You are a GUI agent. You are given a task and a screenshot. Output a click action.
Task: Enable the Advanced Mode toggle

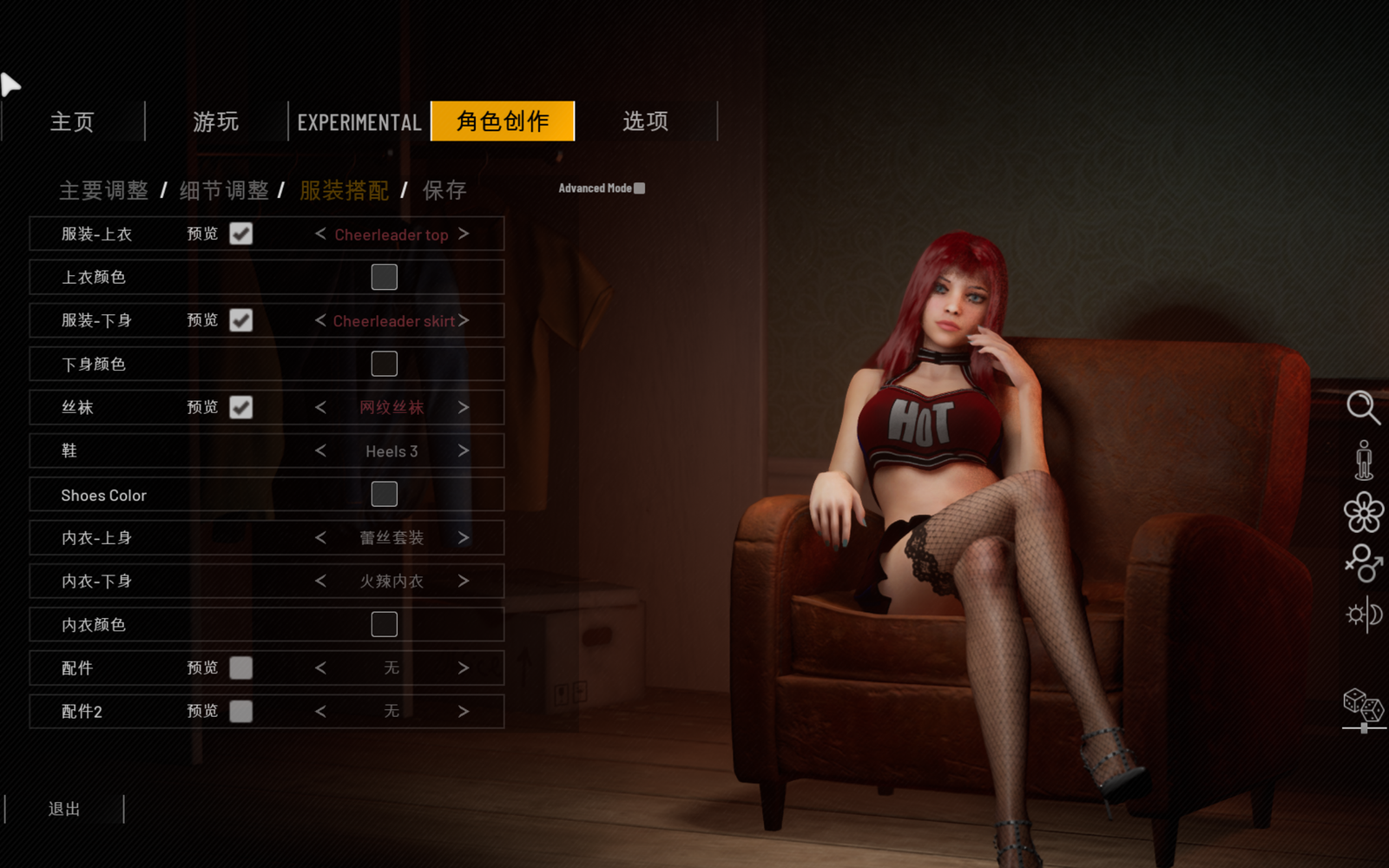click(640, 187)
